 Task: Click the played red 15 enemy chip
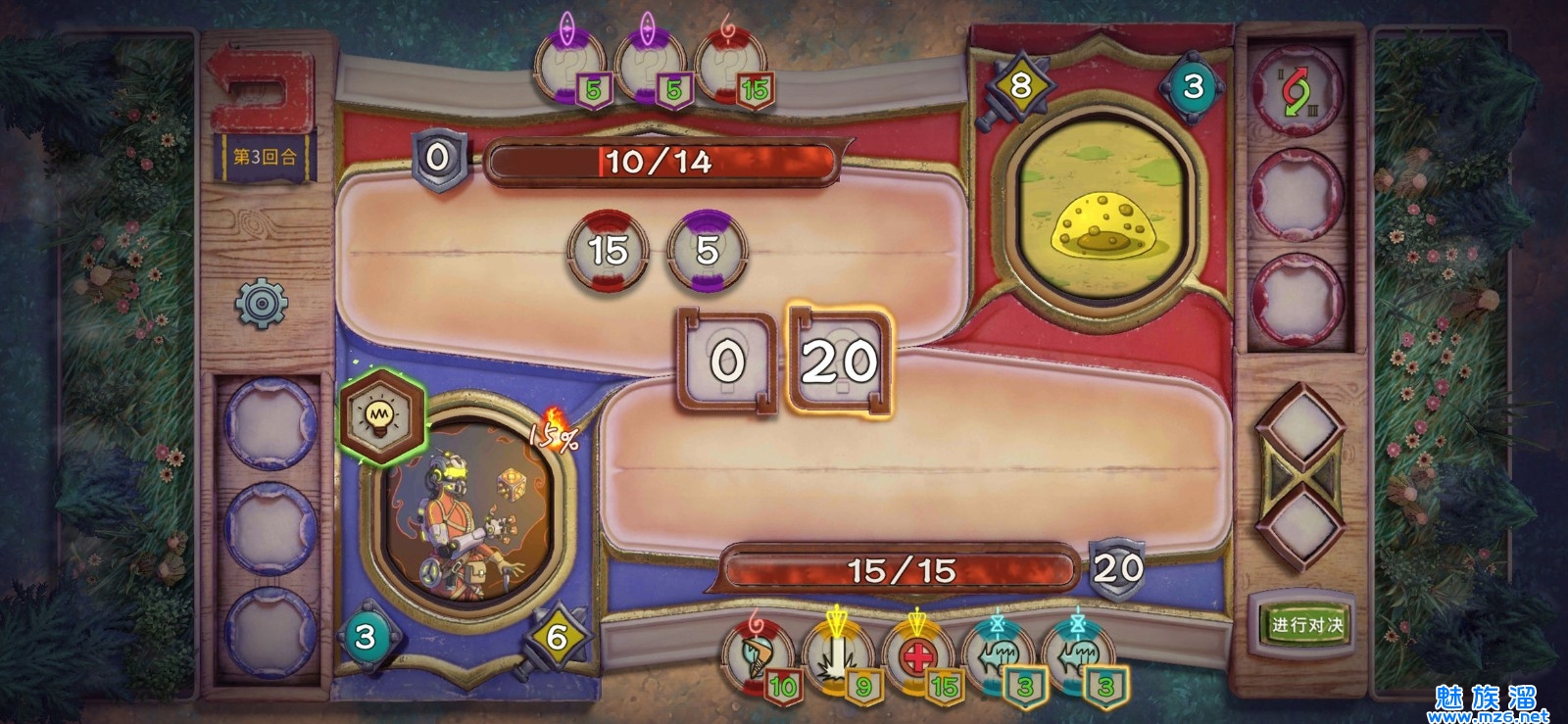point(608,250)
